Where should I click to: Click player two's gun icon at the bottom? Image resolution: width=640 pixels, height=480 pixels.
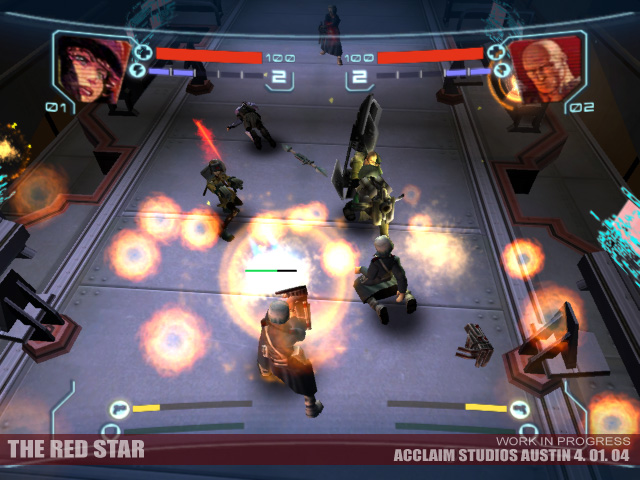pos(518,408)
